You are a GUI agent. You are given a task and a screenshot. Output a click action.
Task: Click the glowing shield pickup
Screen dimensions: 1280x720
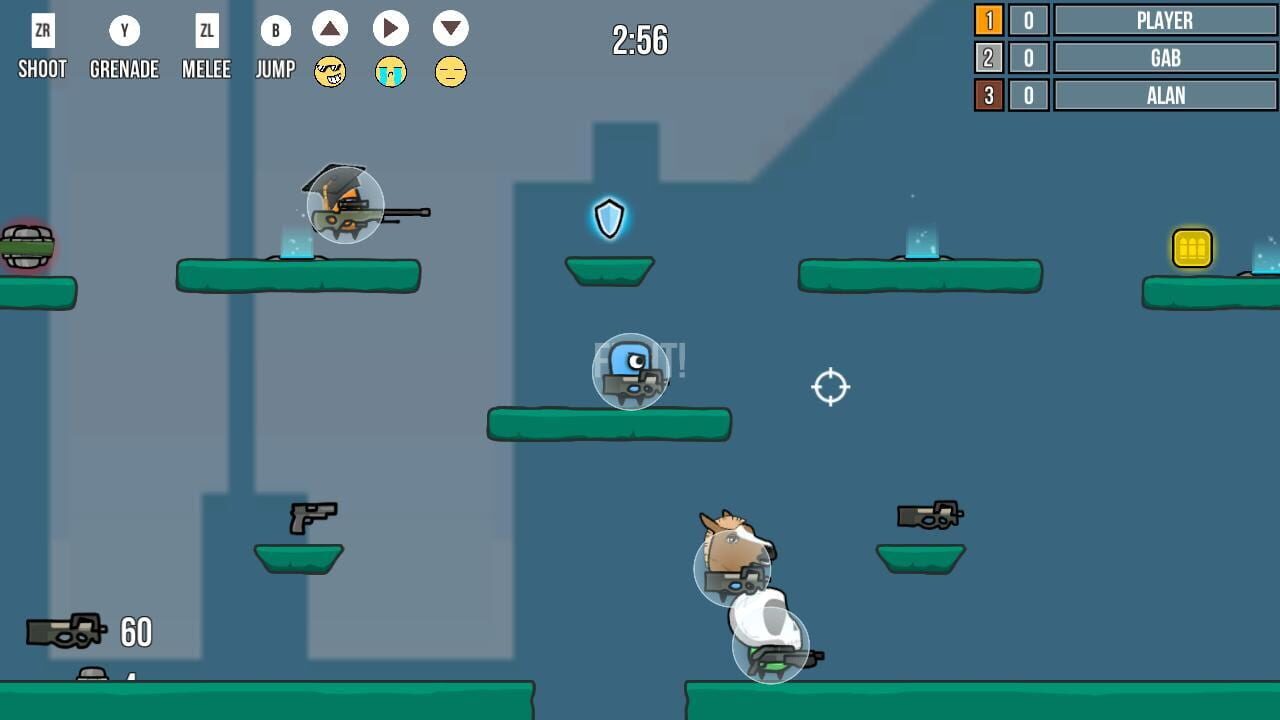609,218
